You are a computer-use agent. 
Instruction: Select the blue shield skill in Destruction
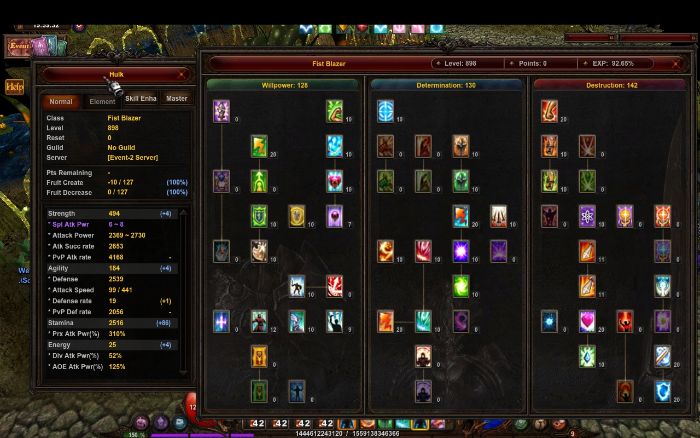pyautogui.click(x=662, y=391)
